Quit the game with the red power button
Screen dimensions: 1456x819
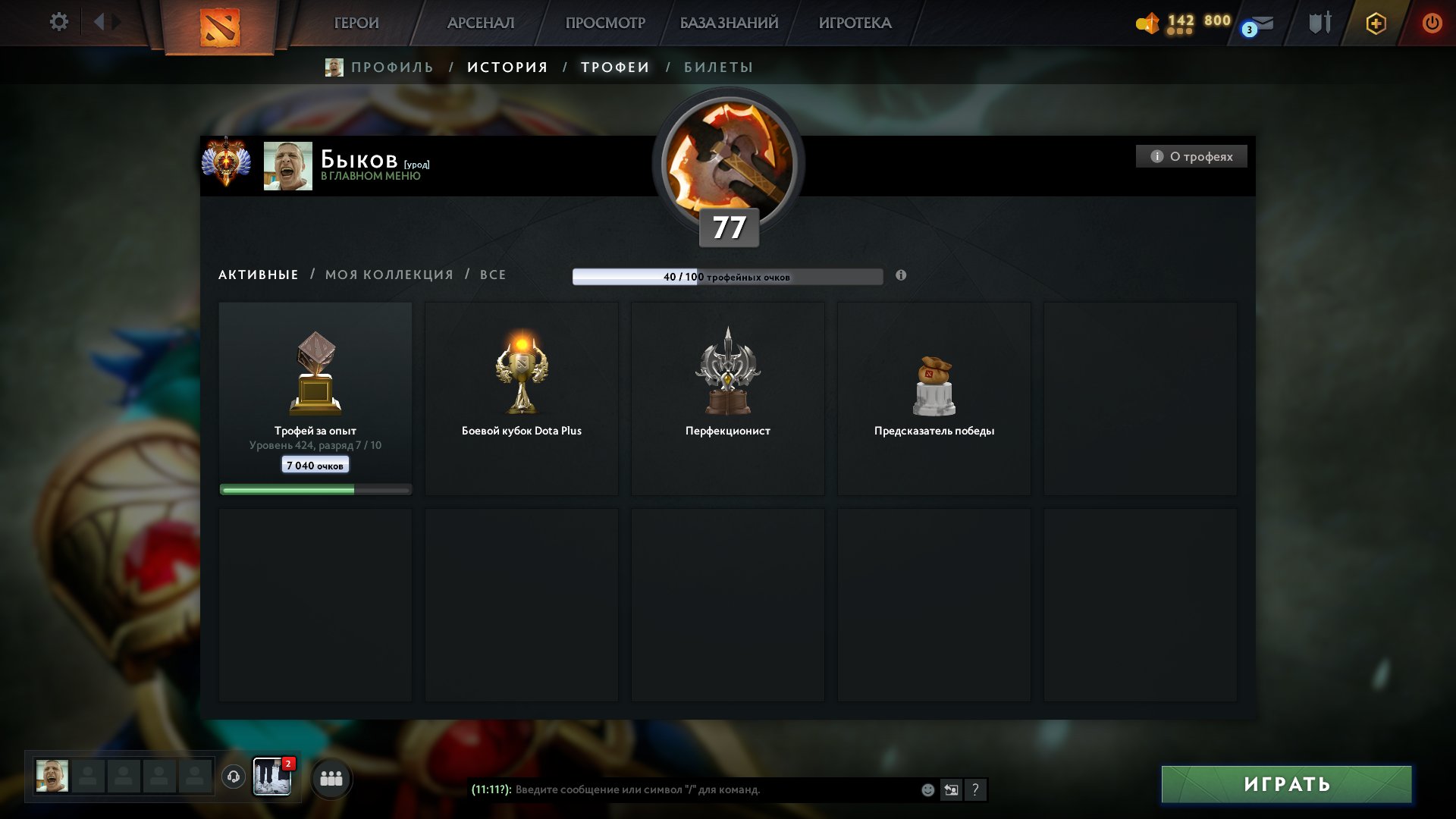[1432, 23]
